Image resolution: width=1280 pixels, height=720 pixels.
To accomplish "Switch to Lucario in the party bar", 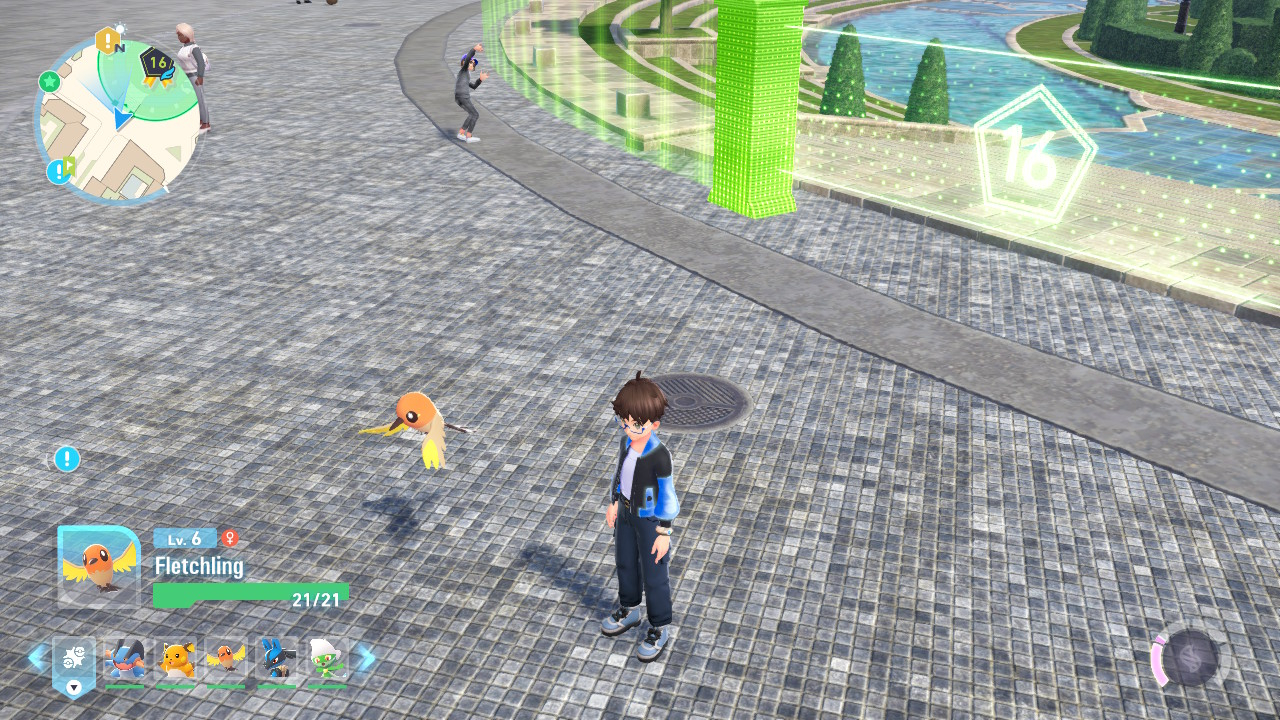I will pyautogui.click(x=276, y=660).
